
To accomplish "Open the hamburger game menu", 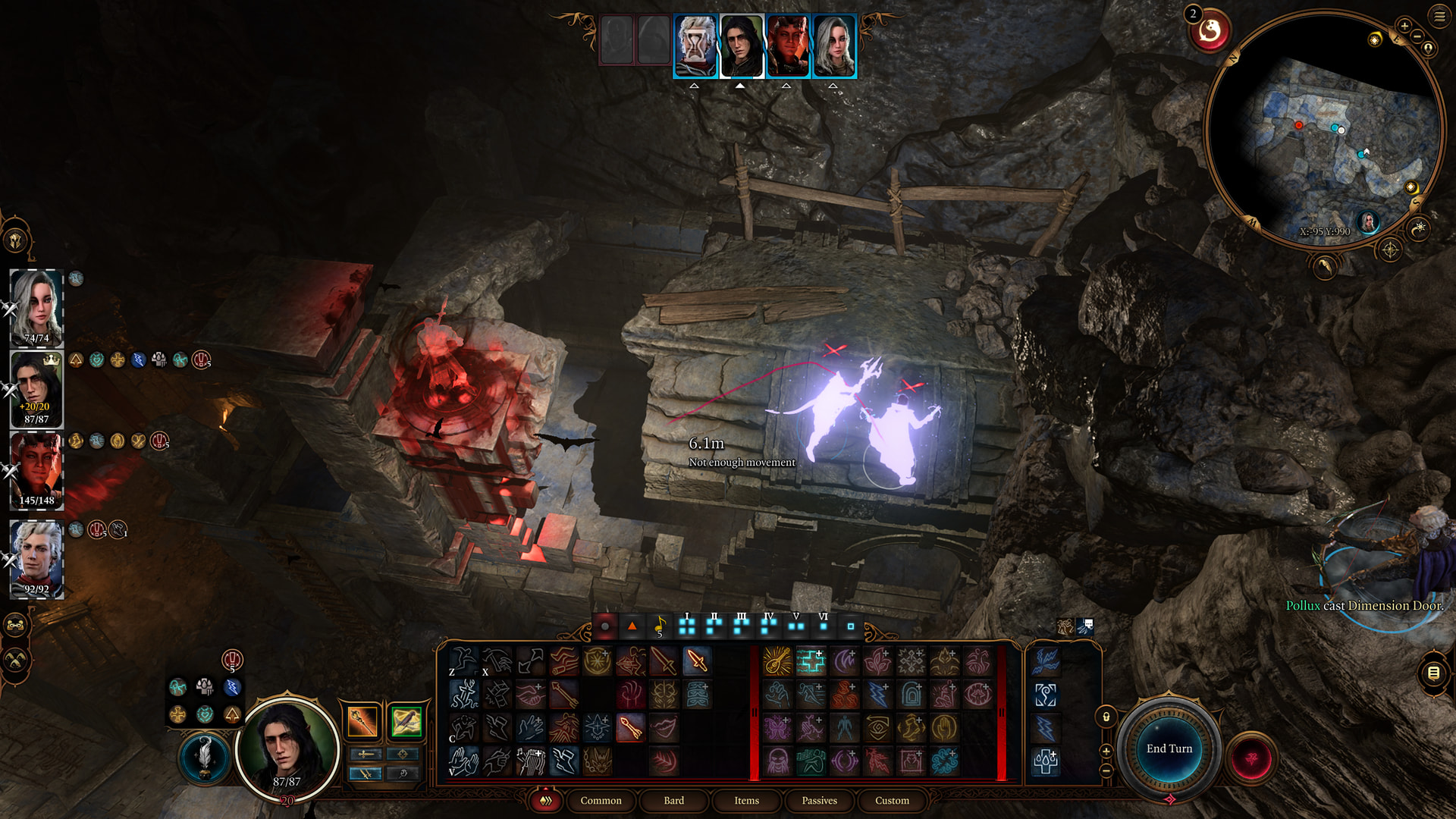I will pos(1439,16).
